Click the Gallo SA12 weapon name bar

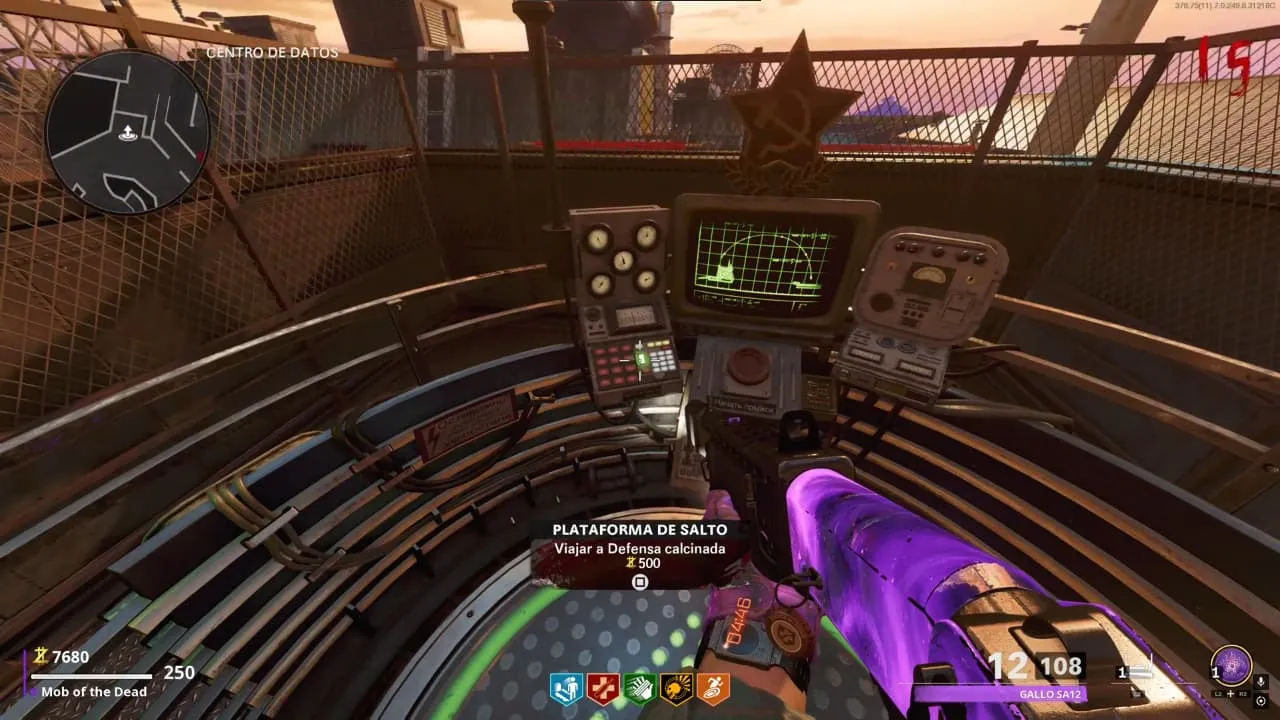[x=1000, y=693]
